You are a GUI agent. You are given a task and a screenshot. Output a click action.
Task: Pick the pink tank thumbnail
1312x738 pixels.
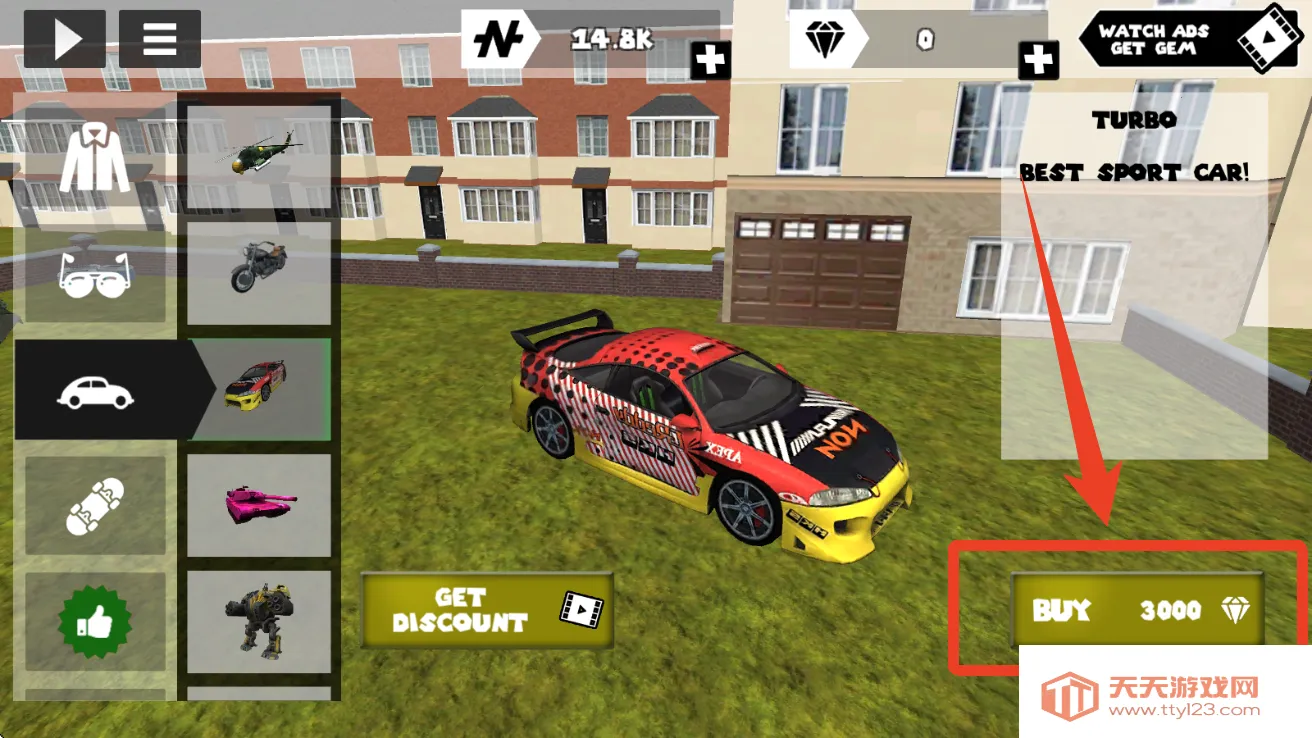click(x=259, y=505)
